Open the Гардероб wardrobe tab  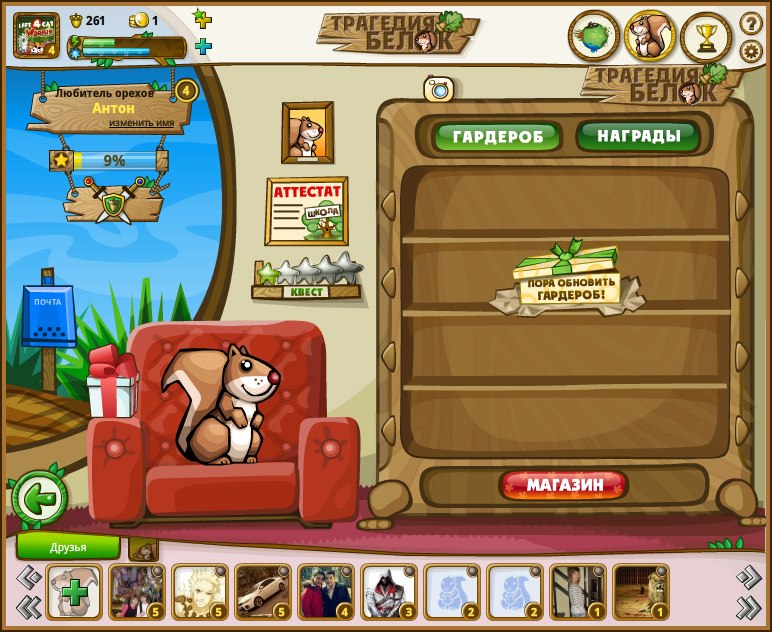[496, 136]
